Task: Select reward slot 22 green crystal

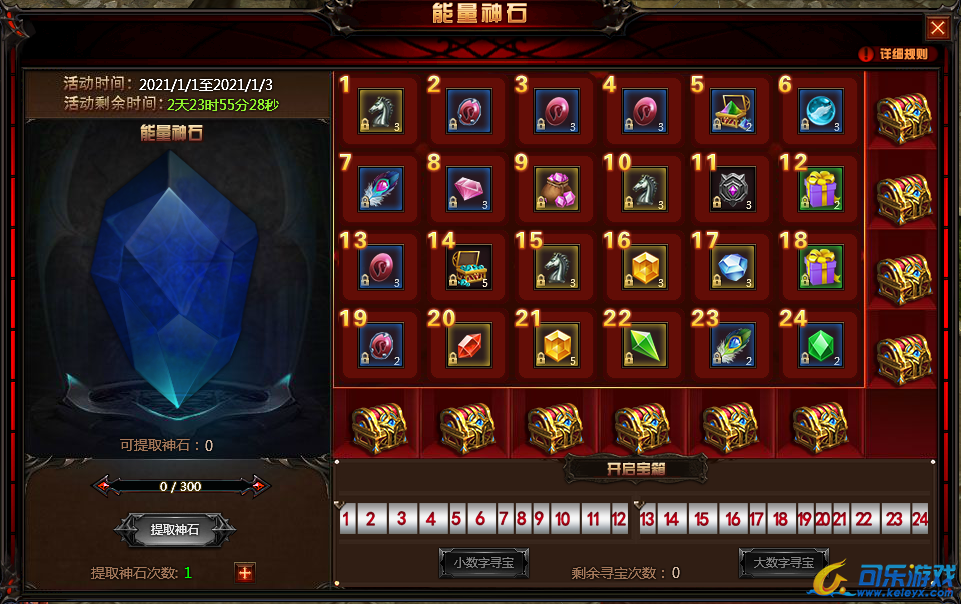Action: 644,345
